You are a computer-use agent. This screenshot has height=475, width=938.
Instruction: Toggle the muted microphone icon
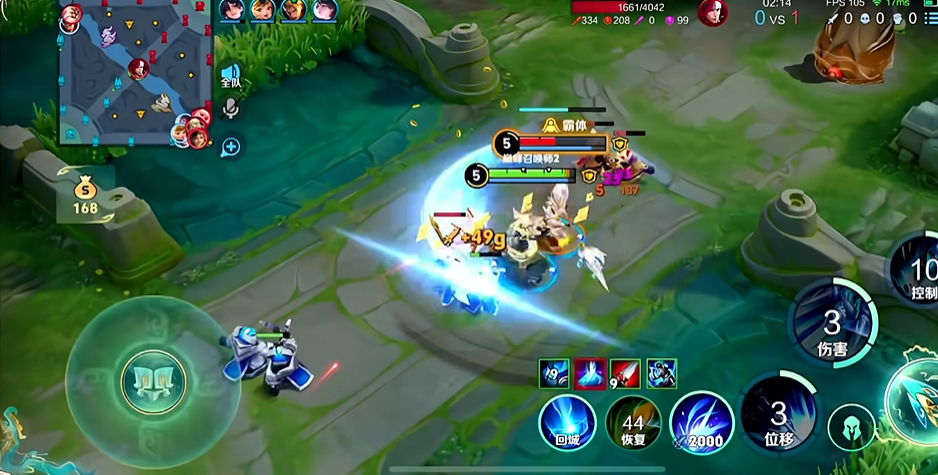[x=231, y=107]
